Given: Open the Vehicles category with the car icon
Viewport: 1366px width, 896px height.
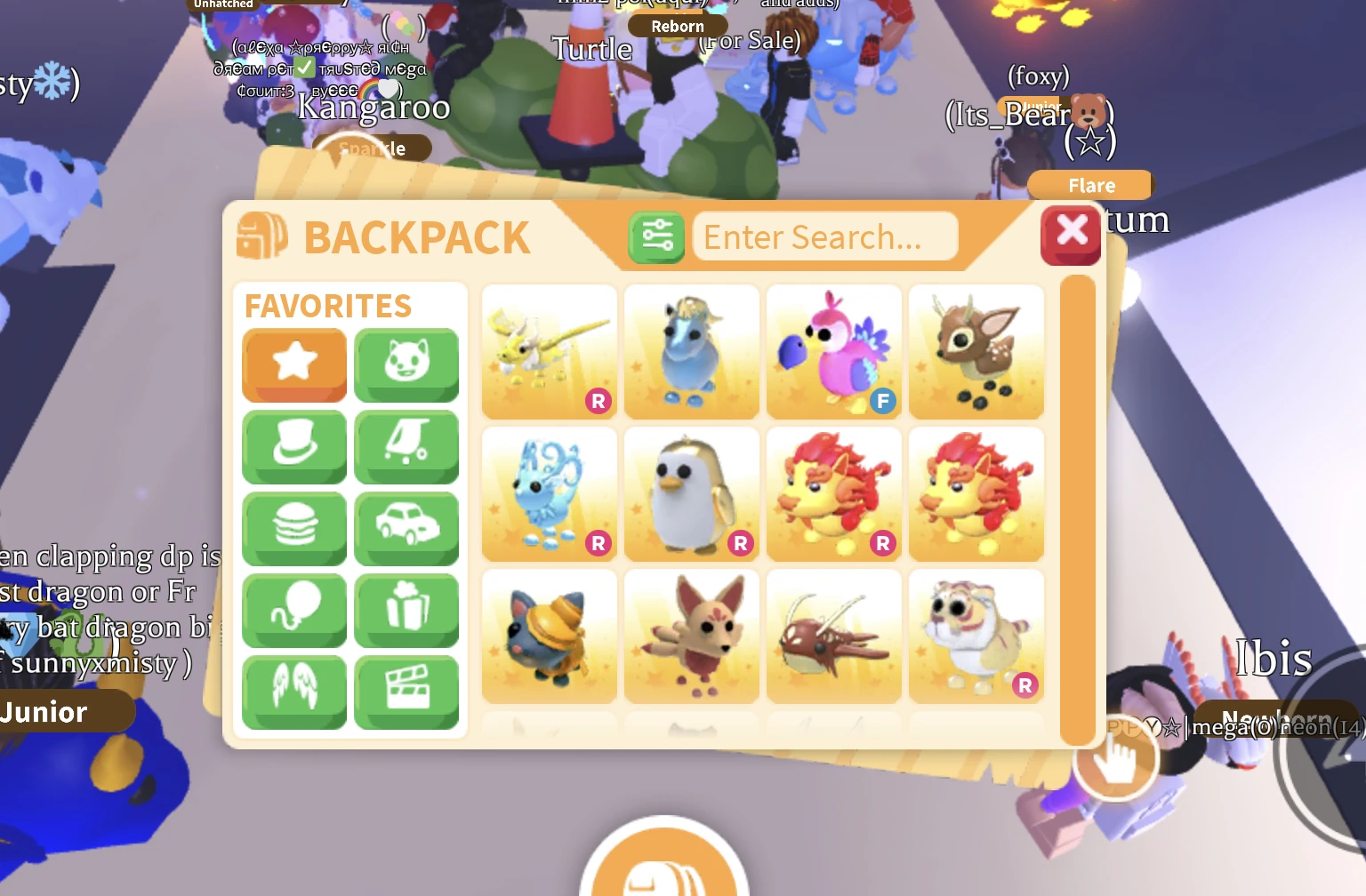Looking at the screenshot, I should coord(406,529).
